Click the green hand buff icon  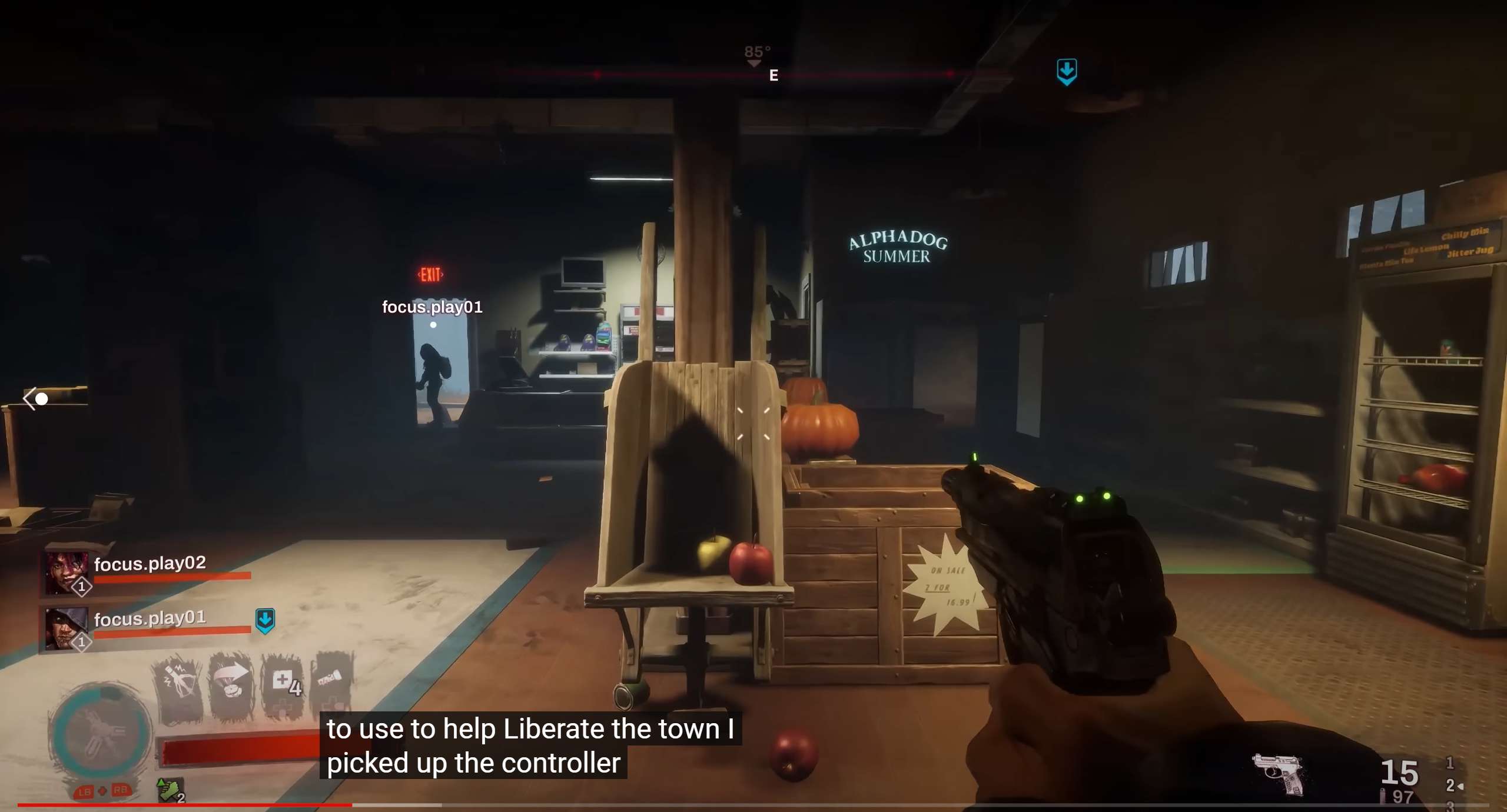(170, 790)
